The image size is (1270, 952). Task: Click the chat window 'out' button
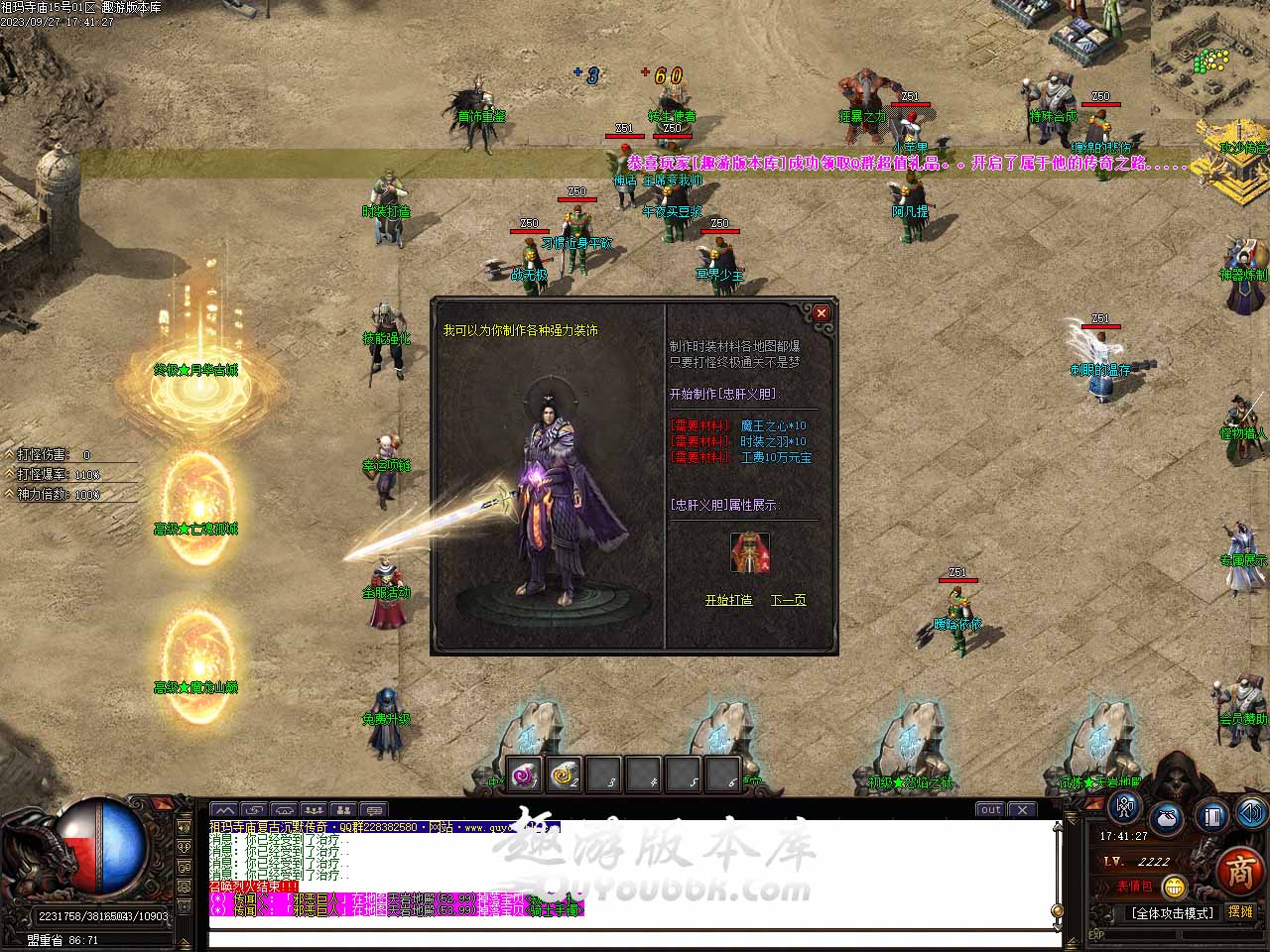click(990, 809)
